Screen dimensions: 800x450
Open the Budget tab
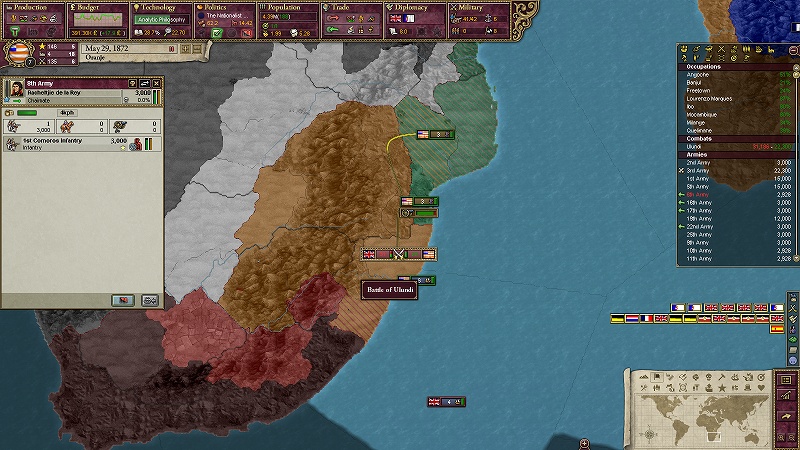point(97,7)
